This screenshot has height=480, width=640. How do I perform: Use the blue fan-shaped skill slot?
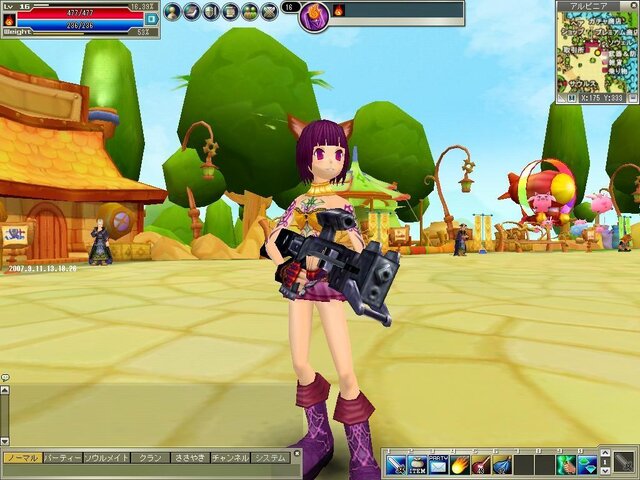(x=502, y=464)
